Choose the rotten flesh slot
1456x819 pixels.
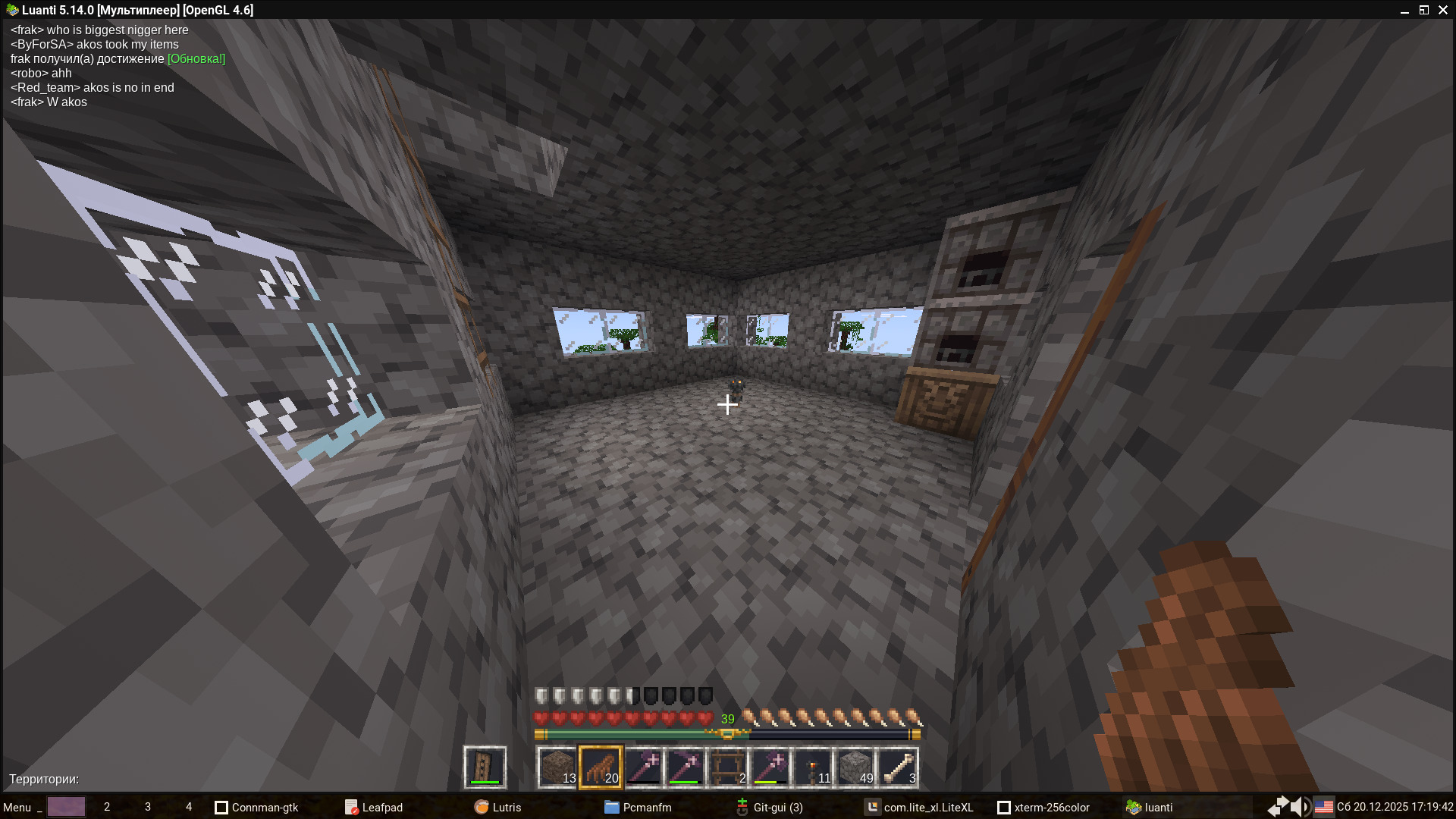(x=601, y=767)
